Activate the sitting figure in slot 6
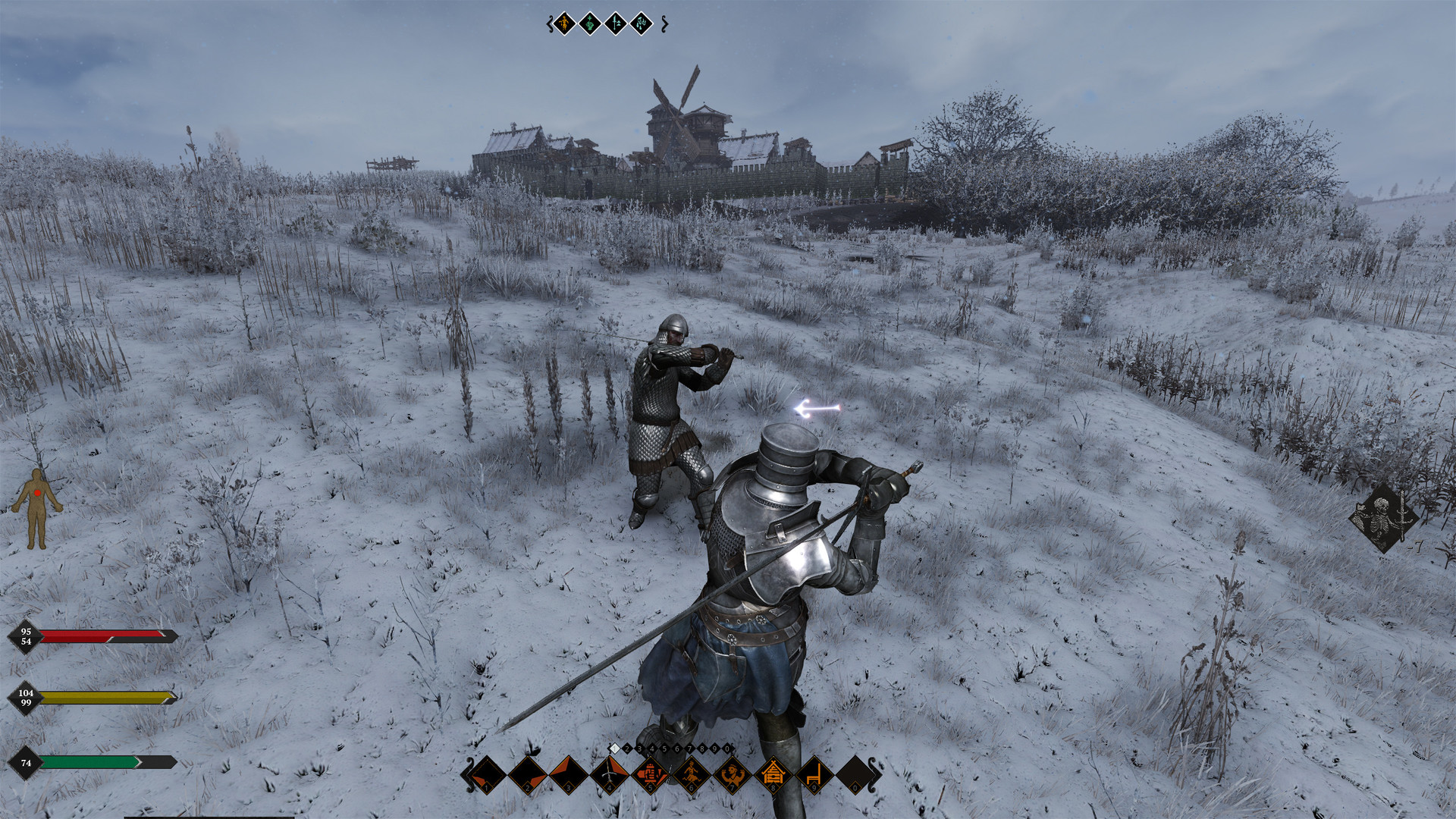Image resolution: width=1456 pixels, height=819 pixels. pos(692,774)
